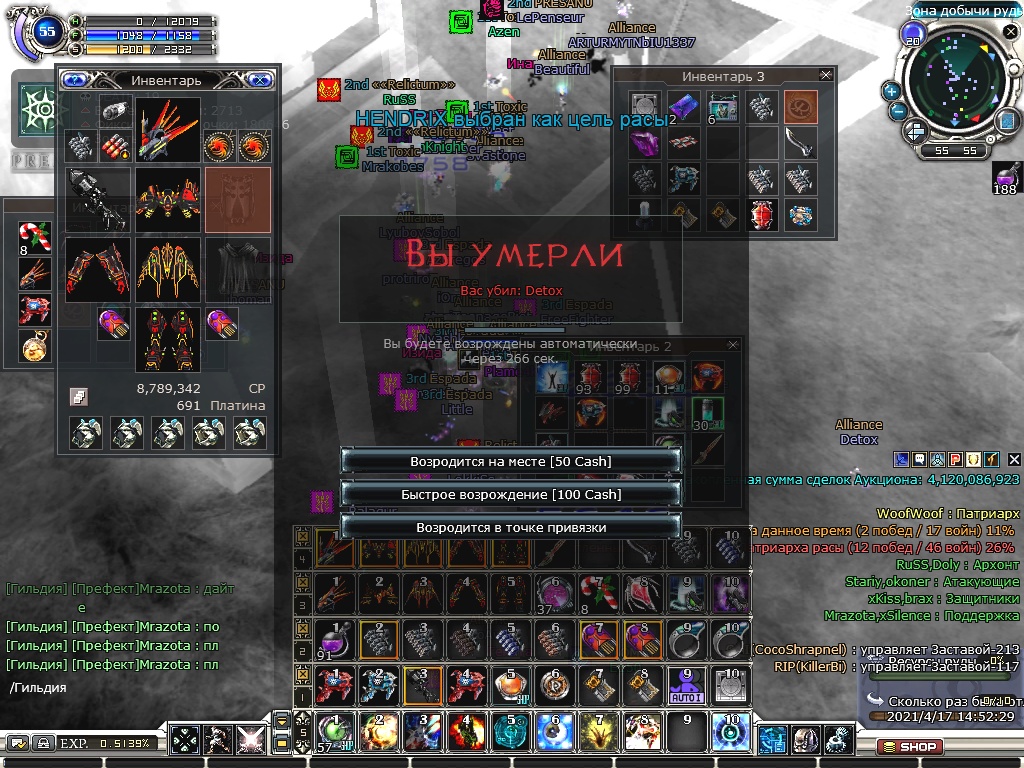Close the Инвентарь 3 window
The image size is (1024, 768).
(x=825, y=75)
